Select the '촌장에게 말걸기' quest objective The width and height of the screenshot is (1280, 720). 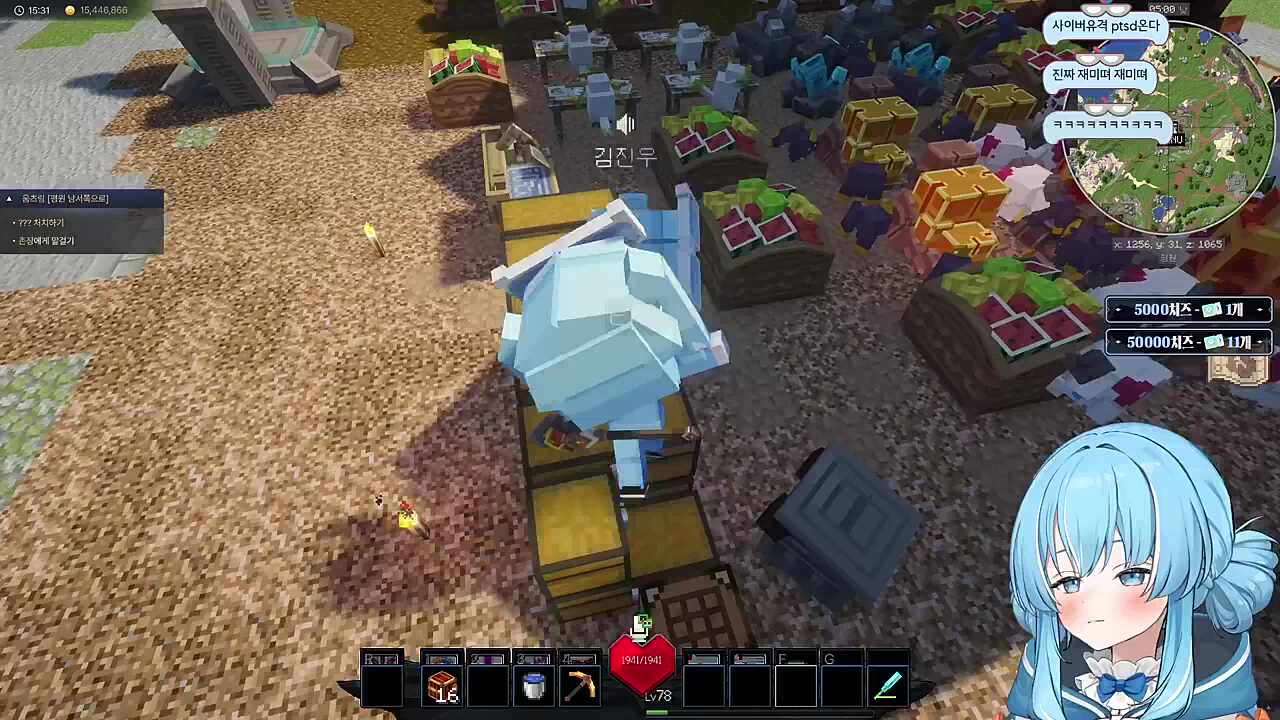pyautogui.click(x=46, y=241)
